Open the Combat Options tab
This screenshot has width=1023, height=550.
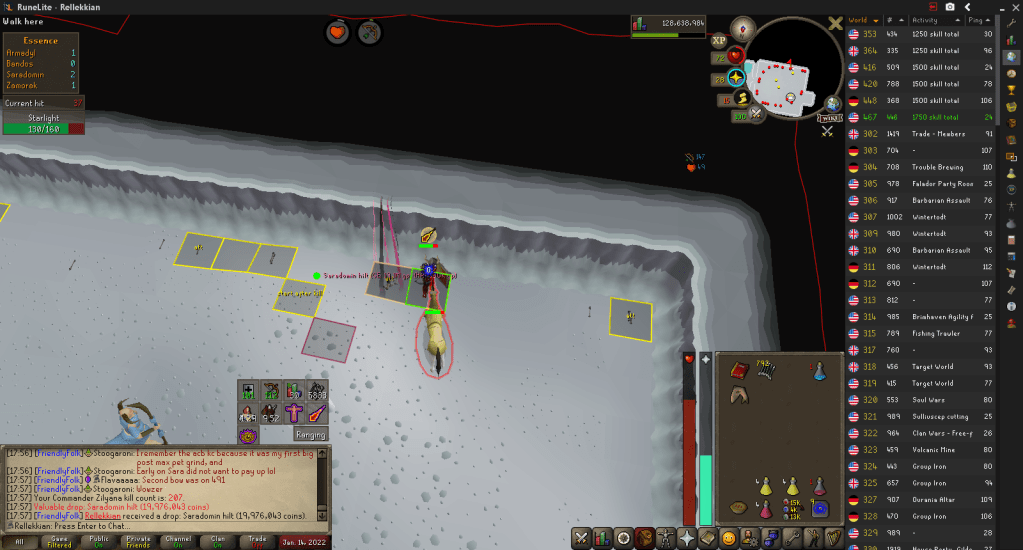coord(581,538)
